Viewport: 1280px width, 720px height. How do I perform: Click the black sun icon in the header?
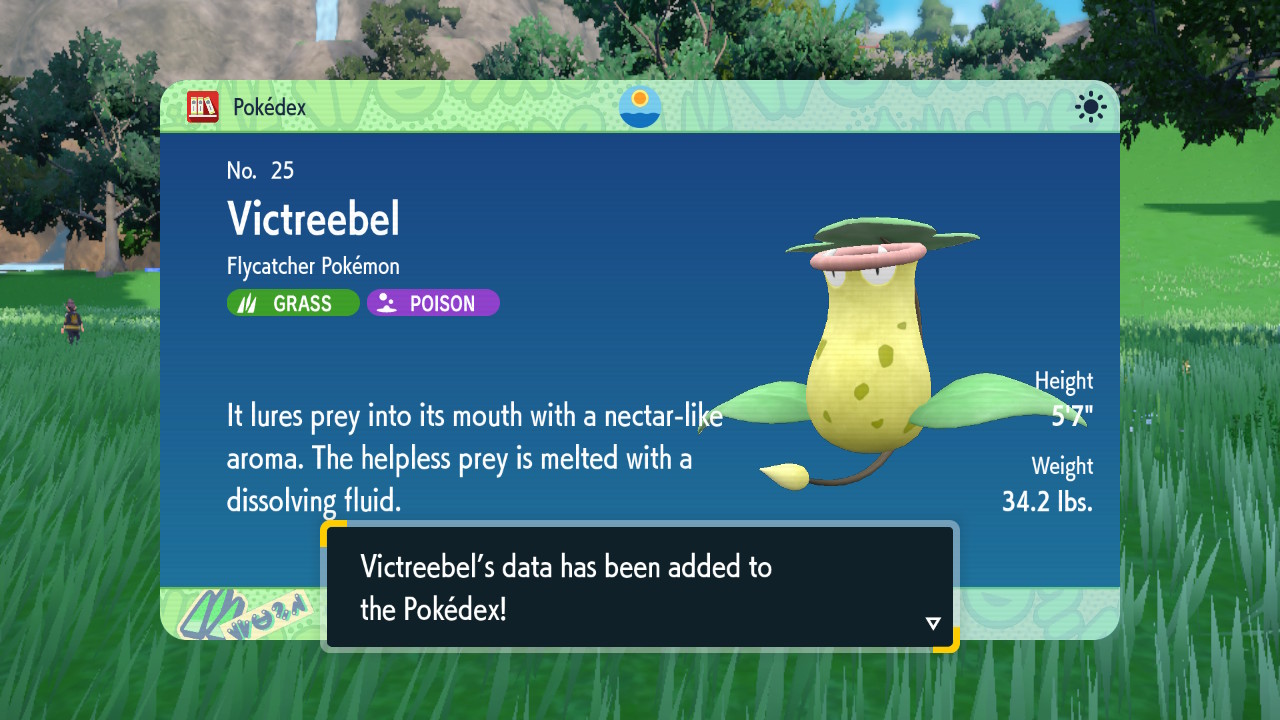coord(1090,107)
